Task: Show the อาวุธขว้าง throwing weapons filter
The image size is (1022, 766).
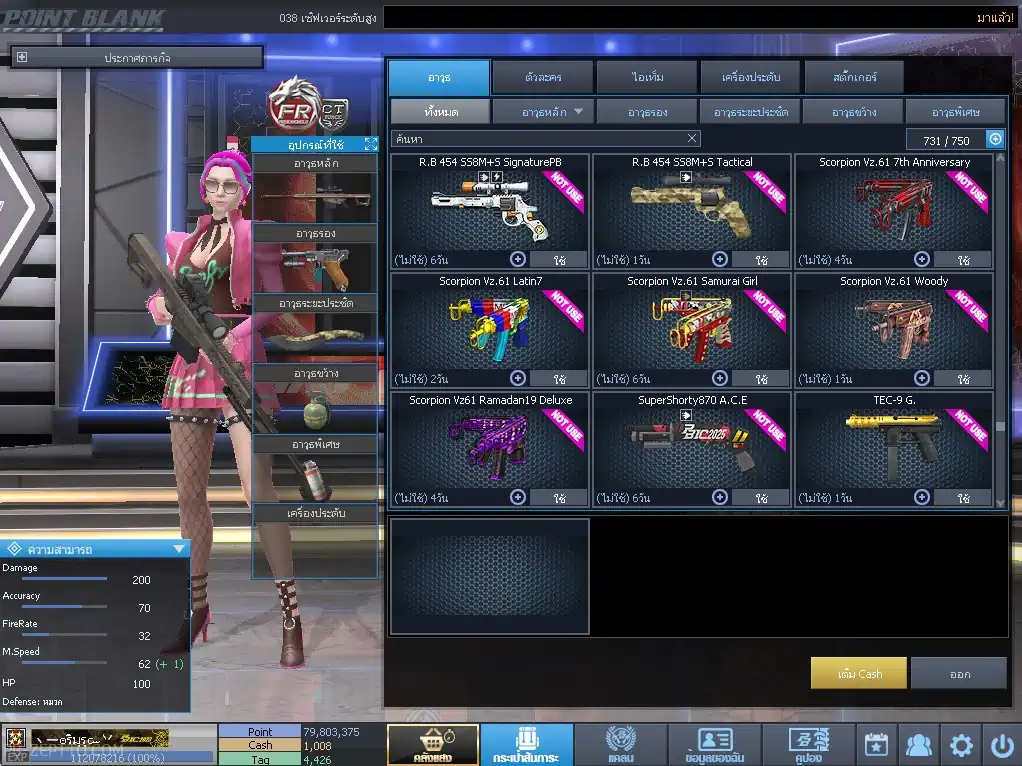Action: (x=853, y=111)
